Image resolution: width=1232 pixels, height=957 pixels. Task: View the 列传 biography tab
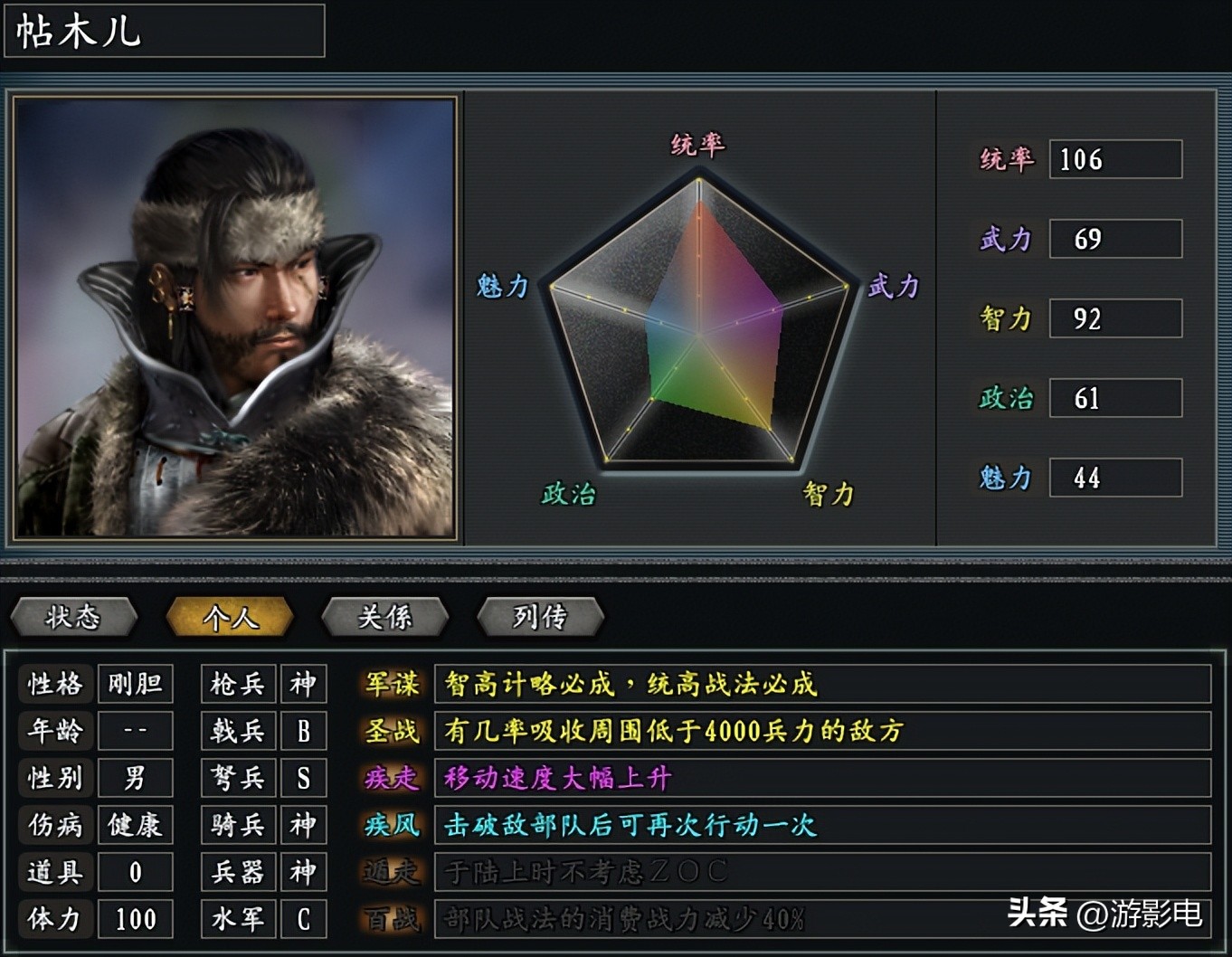(x=541, y=618)
